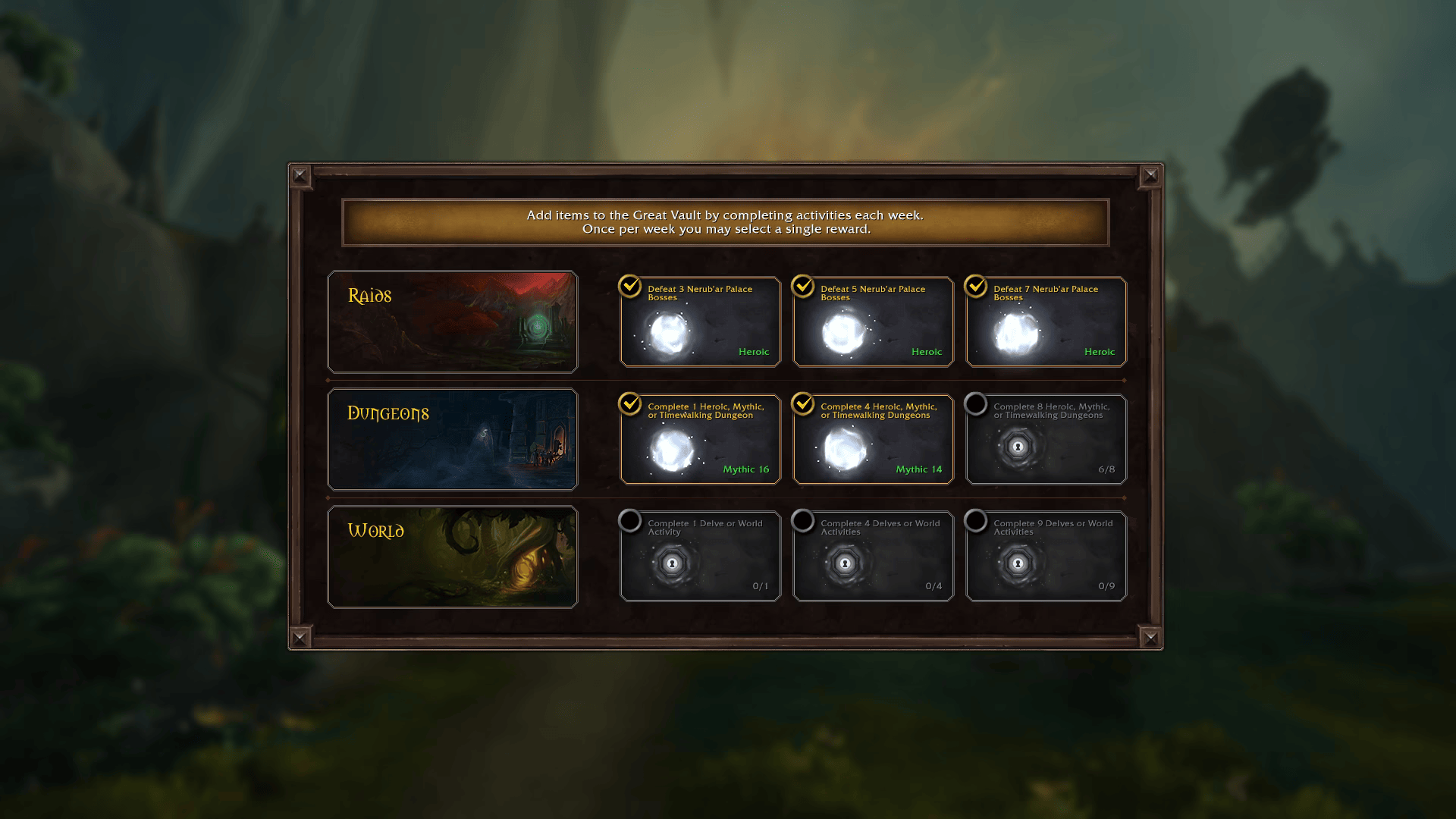The height and width of the screenshot is (819, 1456).
Task: Select the locked Complete 1 Delve slot
Action: point(700,557)
